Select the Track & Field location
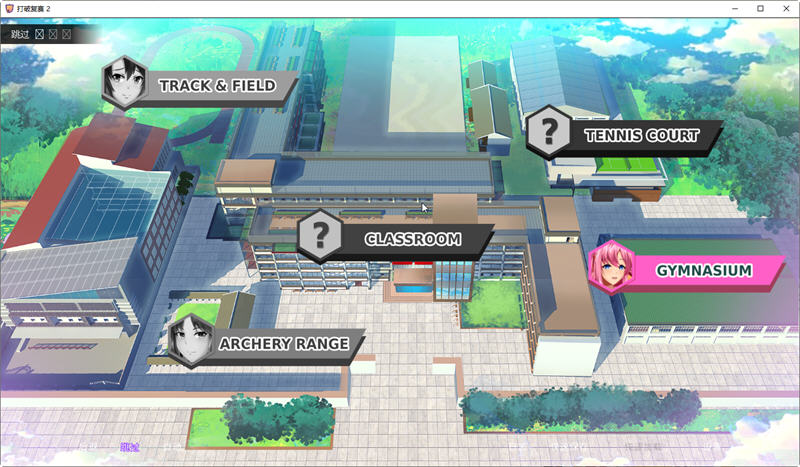This screenshot has width=800, height=467. click(x=216, y=86)
